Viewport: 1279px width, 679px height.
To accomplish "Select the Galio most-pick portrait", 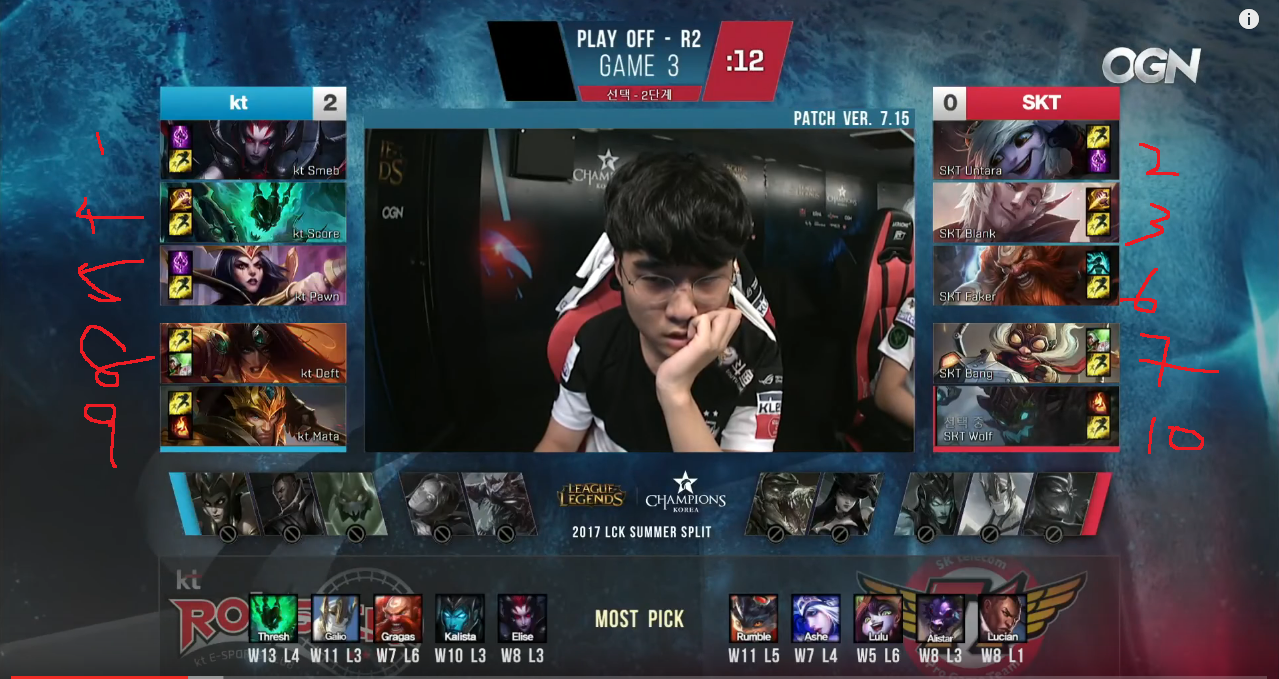I will point(335,619).
